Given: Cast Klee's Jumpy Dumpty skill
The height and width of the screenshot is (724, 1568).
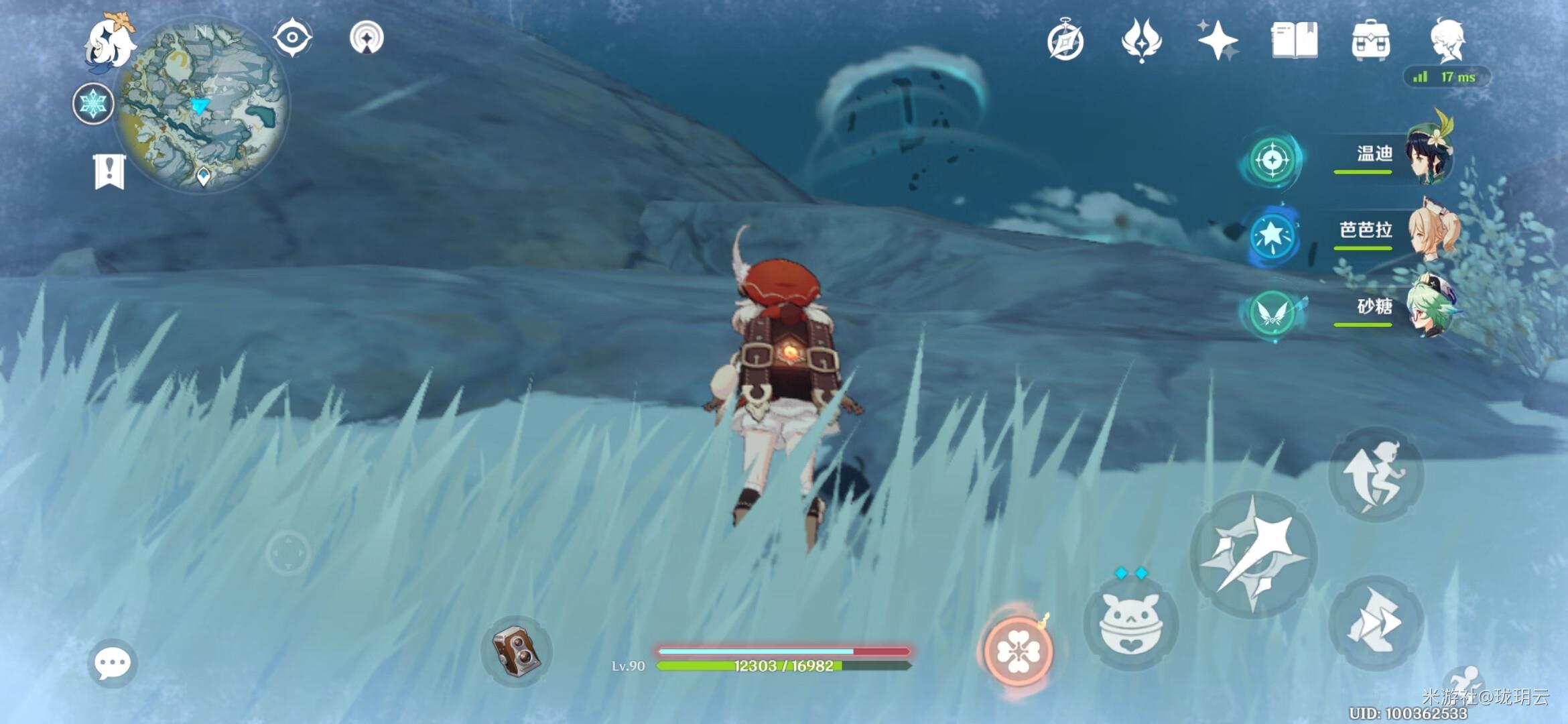Looking at the screenshot, I should tap(1131, 623).
